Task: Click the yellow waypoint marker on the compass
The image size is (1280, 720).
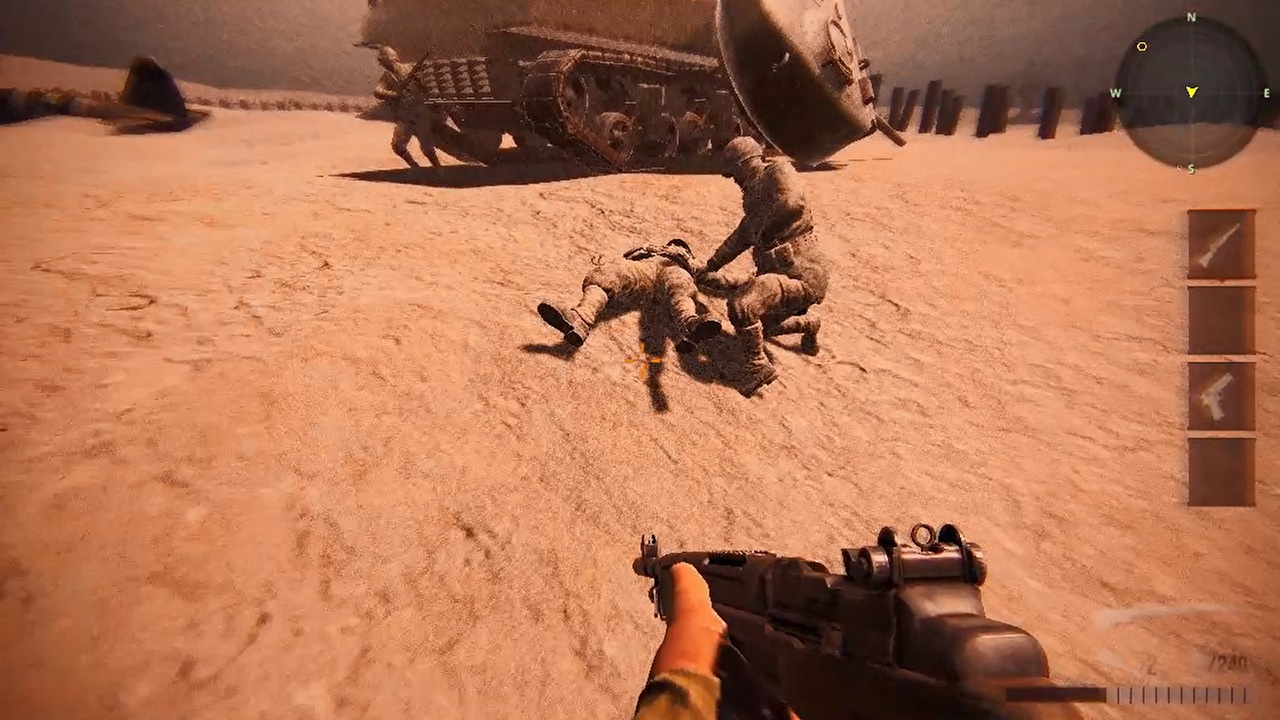Action: [1142, 46]
